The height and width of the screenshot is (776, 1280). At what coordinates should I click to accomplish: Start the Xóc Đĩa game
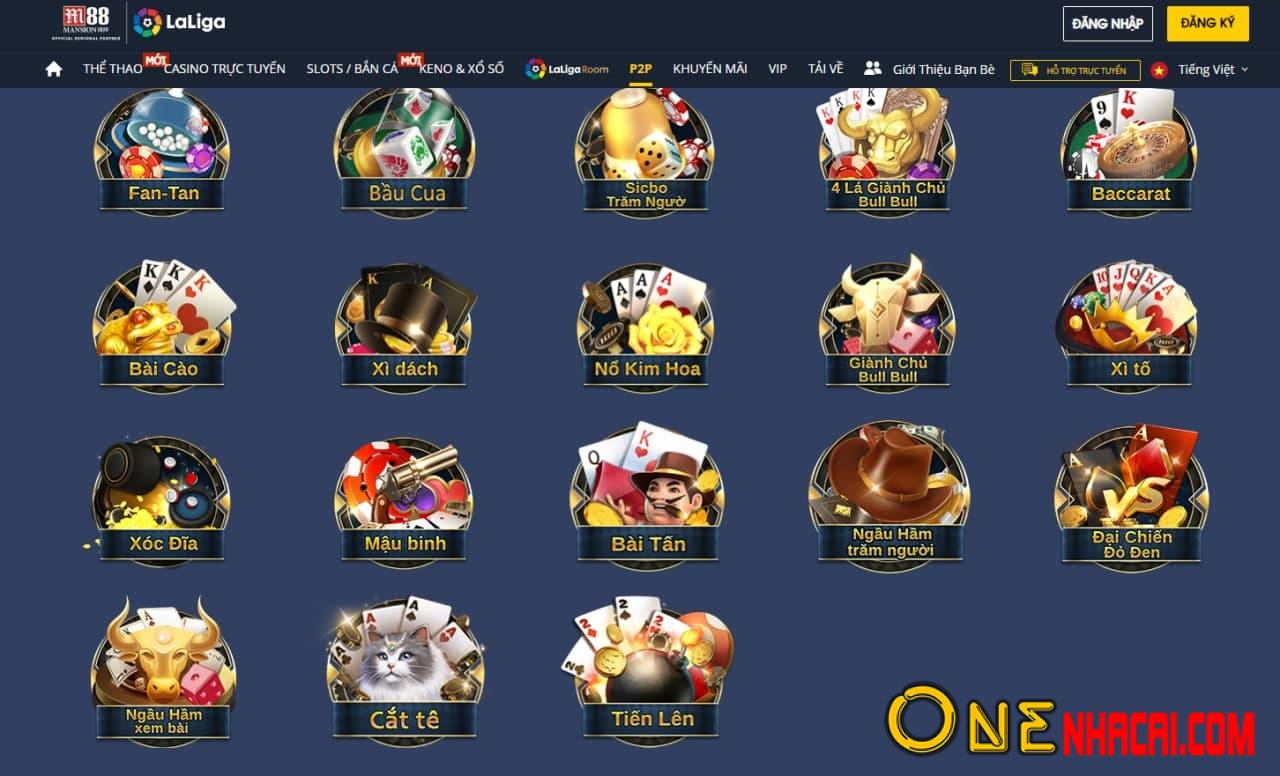[x=162, y=500]
